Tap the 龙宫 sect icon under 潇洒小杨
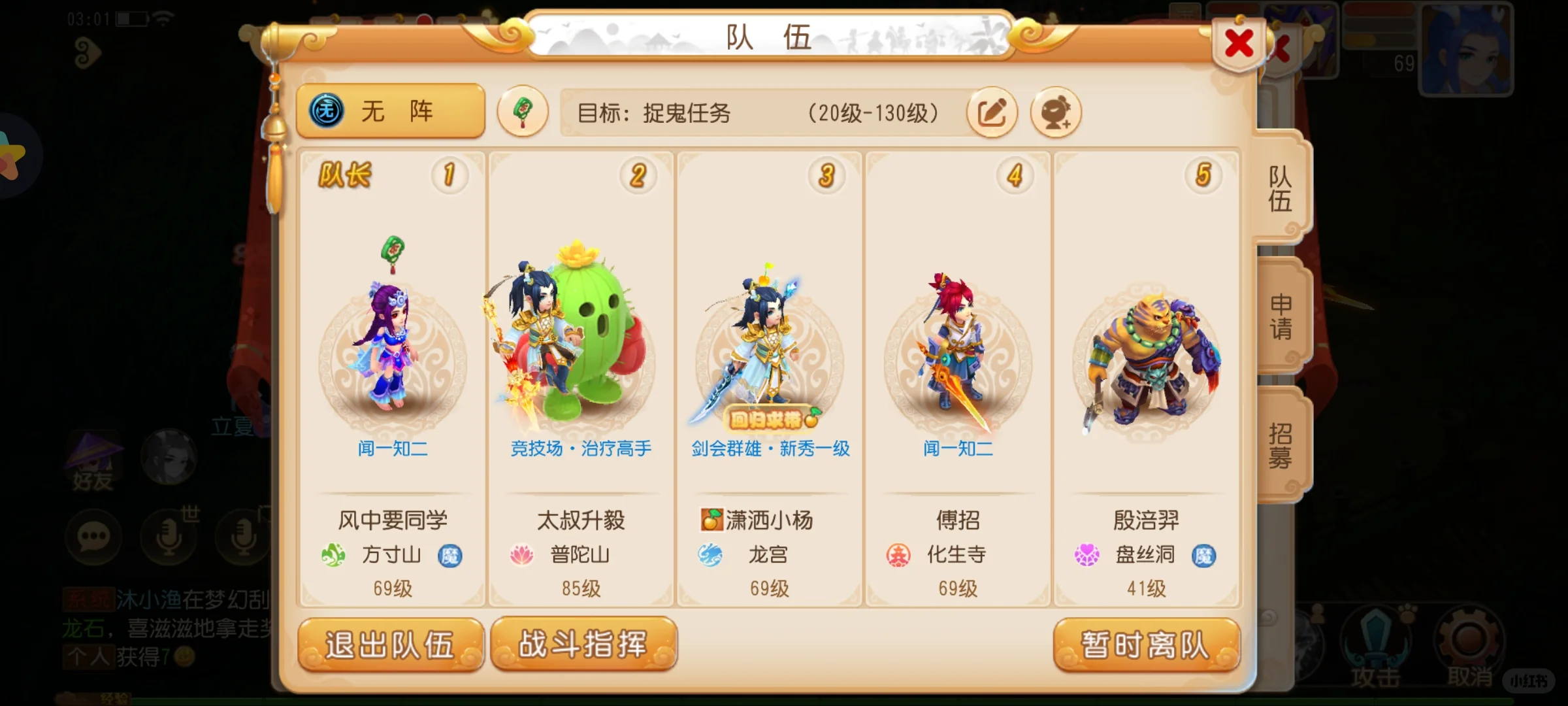This screenshot has height=706, width=1568. tap(712, 554)
